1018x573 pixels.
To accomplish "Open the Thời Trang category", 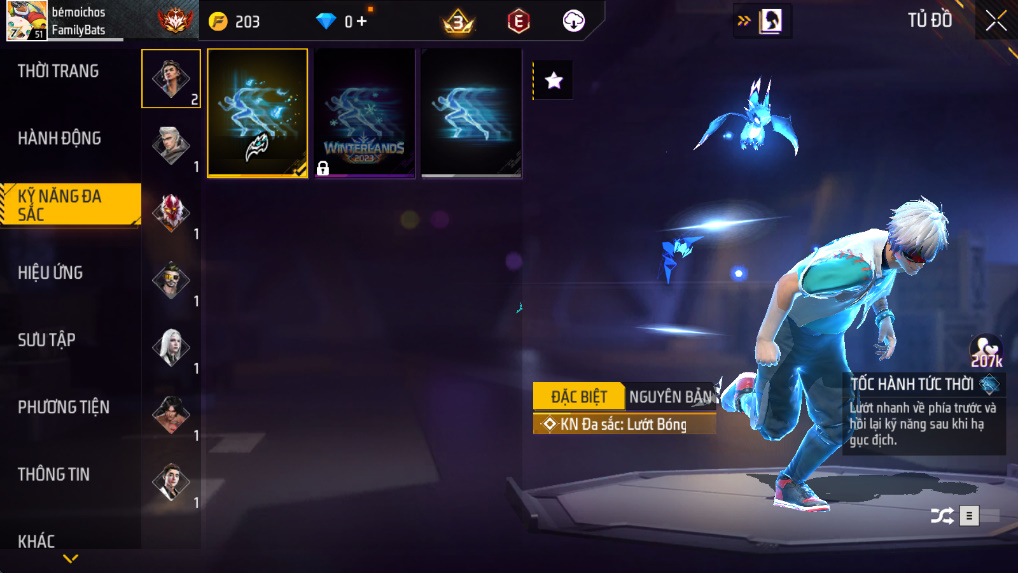I will pyautogui.click(x=59, y=71).
